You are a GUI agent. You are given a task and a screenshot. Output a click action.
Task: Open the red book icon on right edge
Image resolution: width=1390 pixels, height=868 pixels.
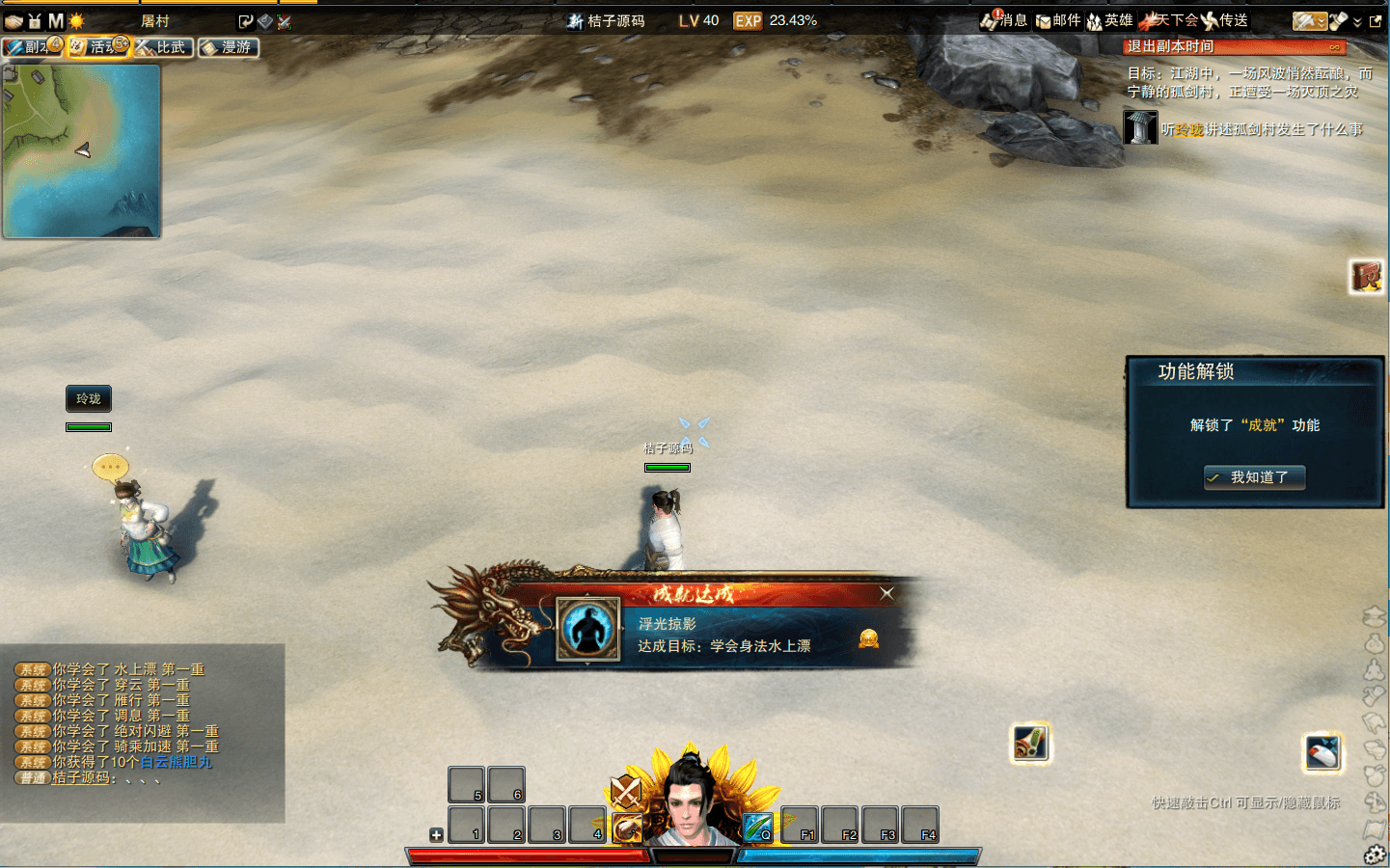point(1366,277)
